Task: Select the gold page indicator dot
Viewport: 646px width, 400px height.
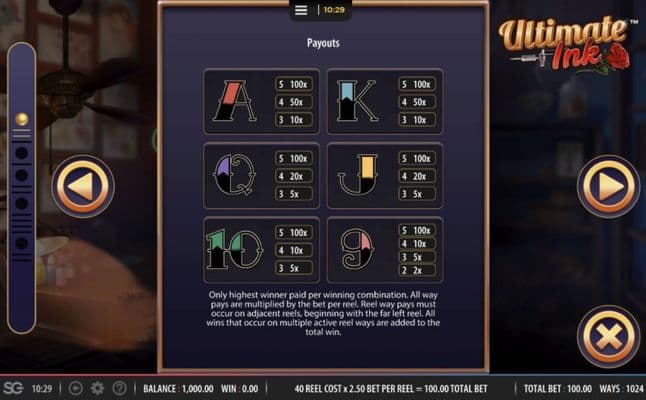Action: coord(21,119)
